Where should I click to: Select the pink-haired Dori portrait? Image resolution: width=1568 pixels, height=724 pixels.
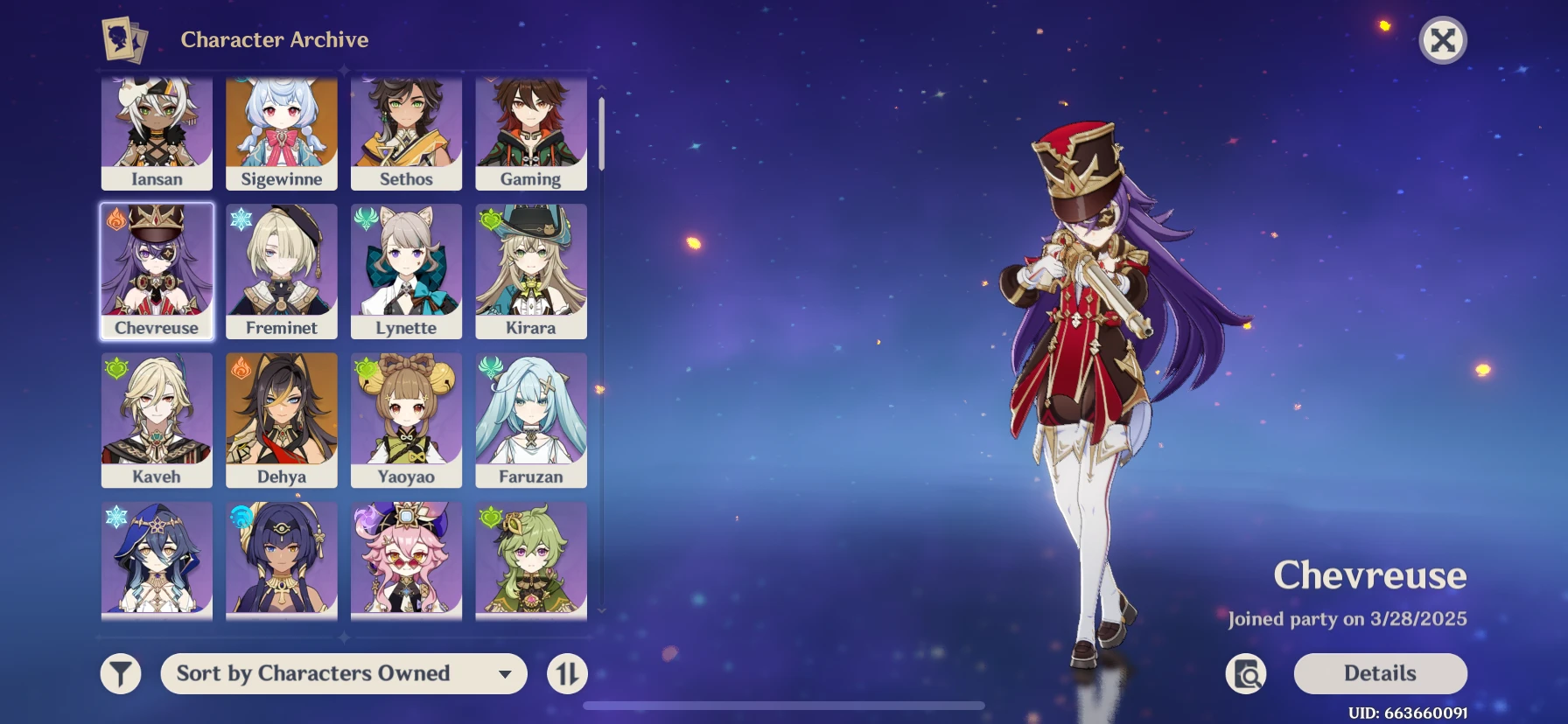(x=406, y=560)
